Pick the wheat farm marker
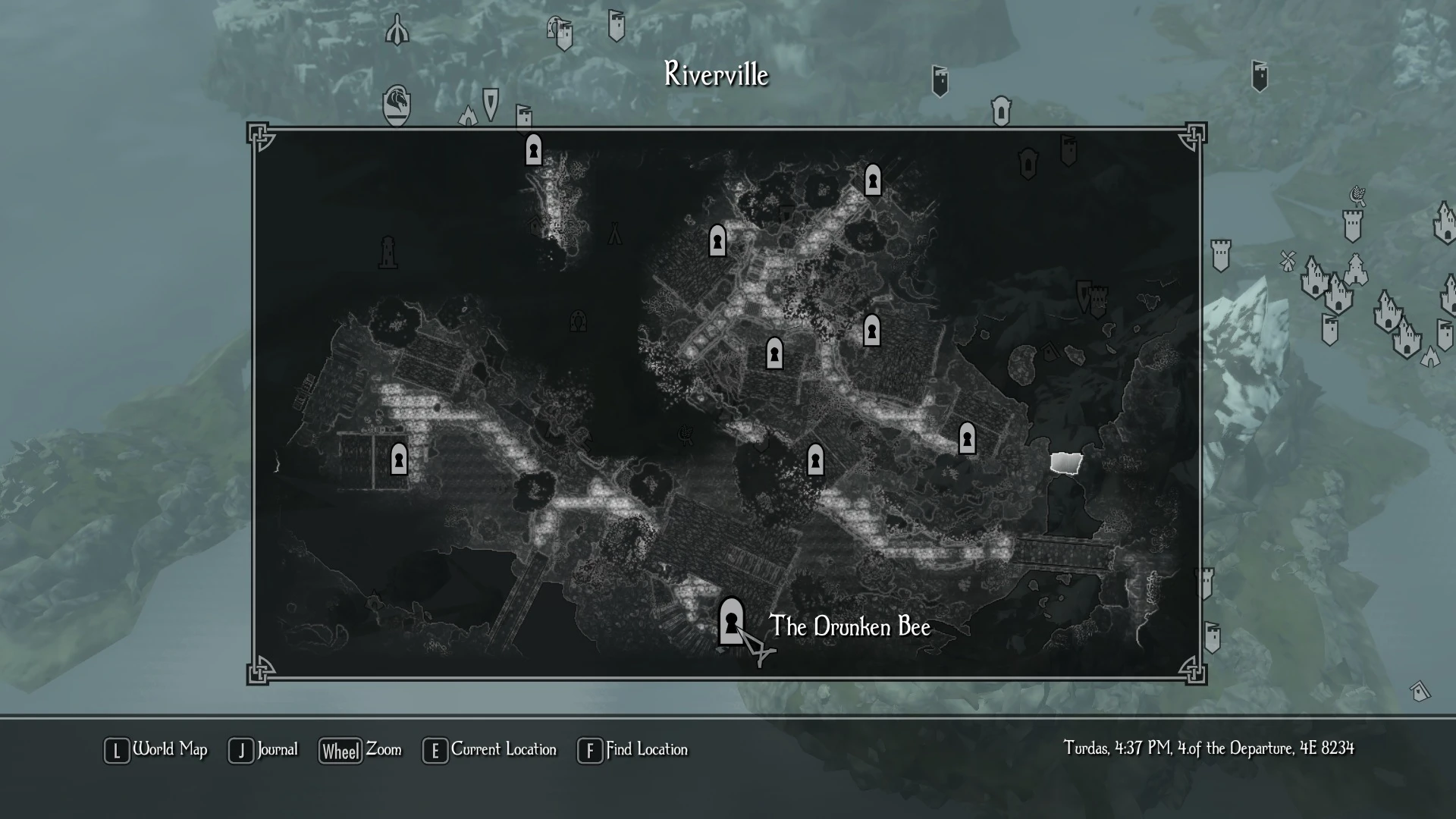1456x819 pixels. click(1357, 196)
